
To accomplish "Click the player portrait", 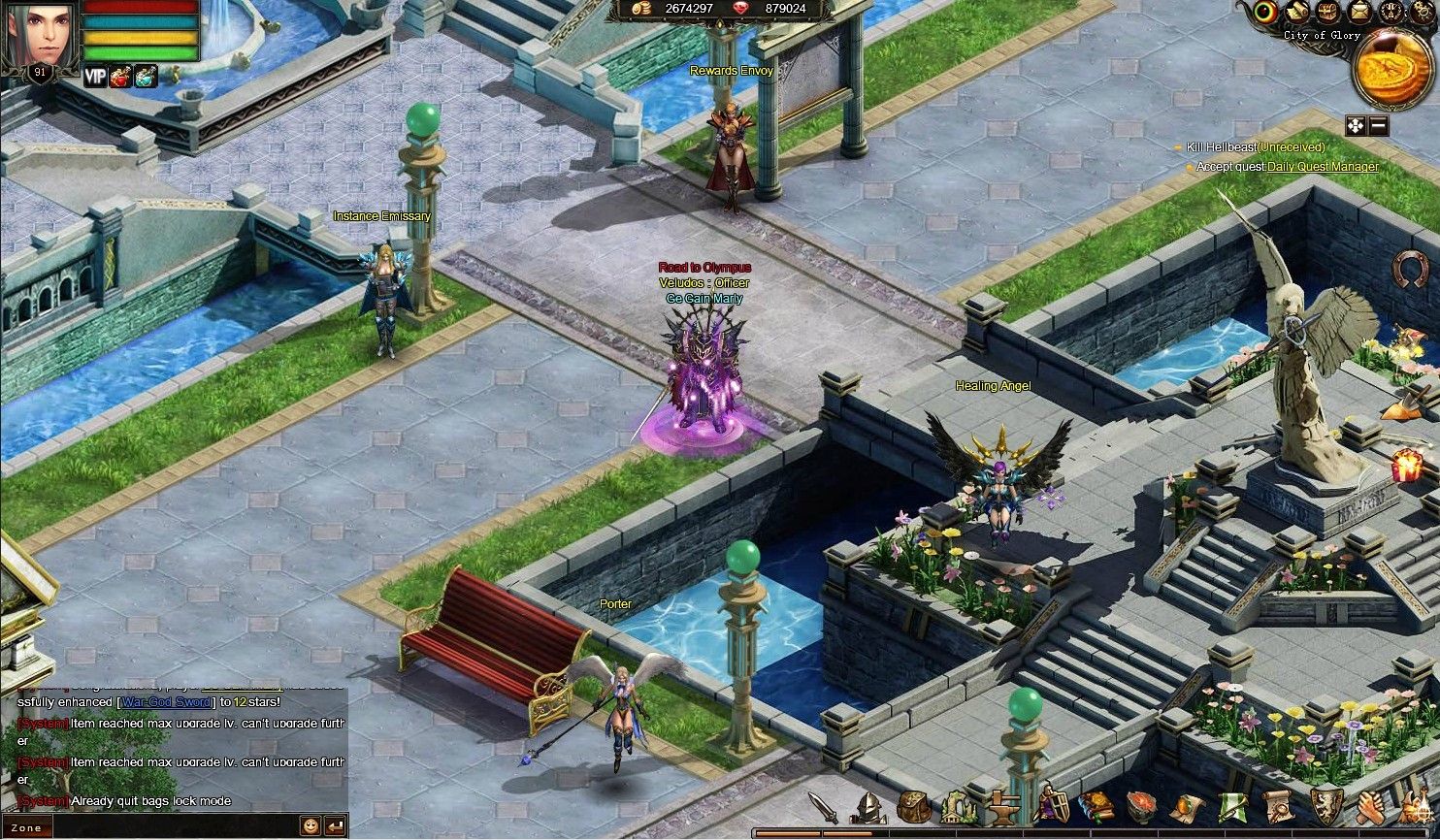I will tap(39, 36).
